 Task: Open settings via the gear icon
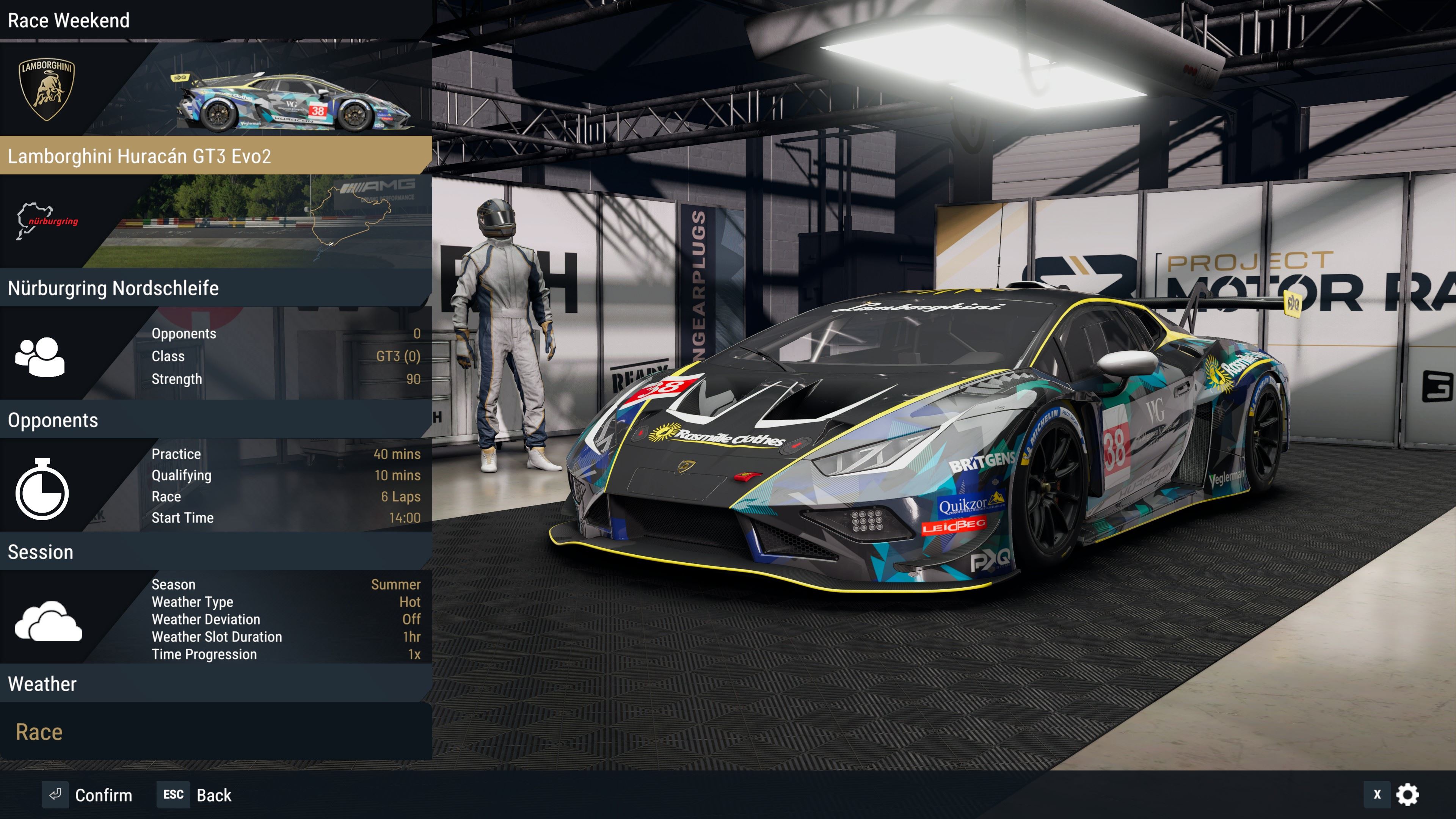click(x=1407, y=795)
